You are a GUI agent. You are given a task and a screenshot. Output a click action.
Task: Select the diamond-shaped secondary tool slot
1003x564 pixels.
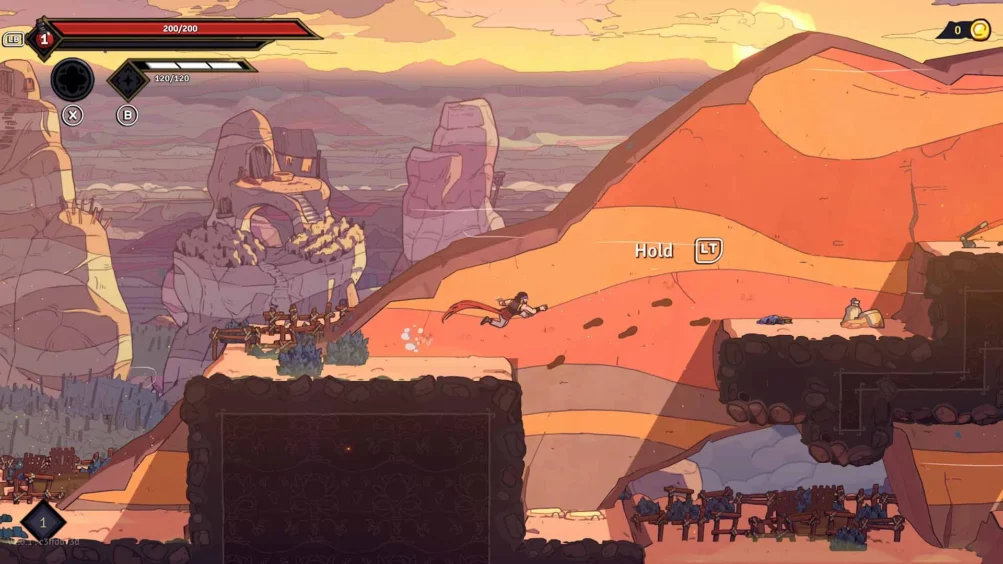(127, 80)
